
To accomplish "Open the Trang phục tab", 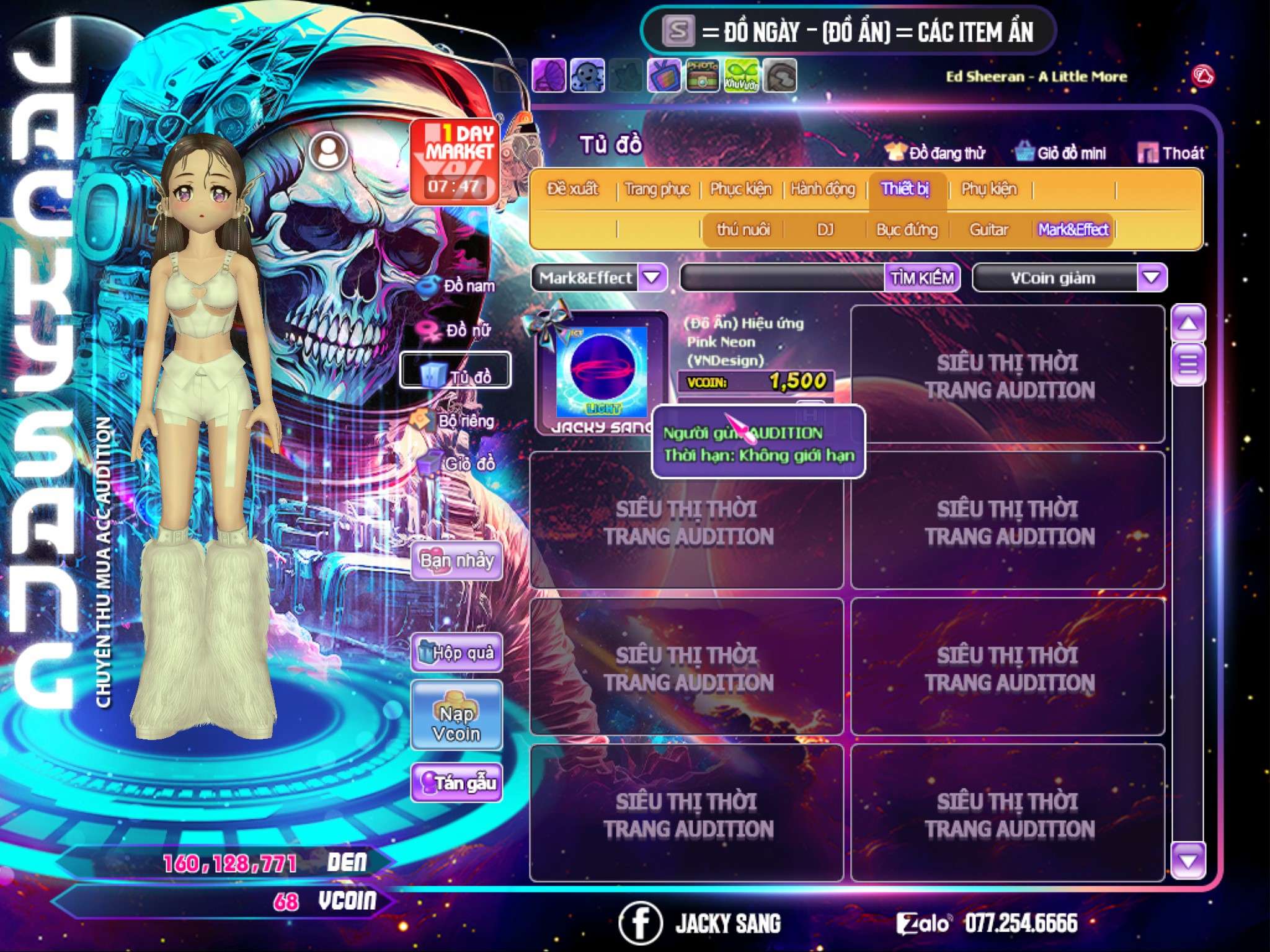I will (657, 189).
